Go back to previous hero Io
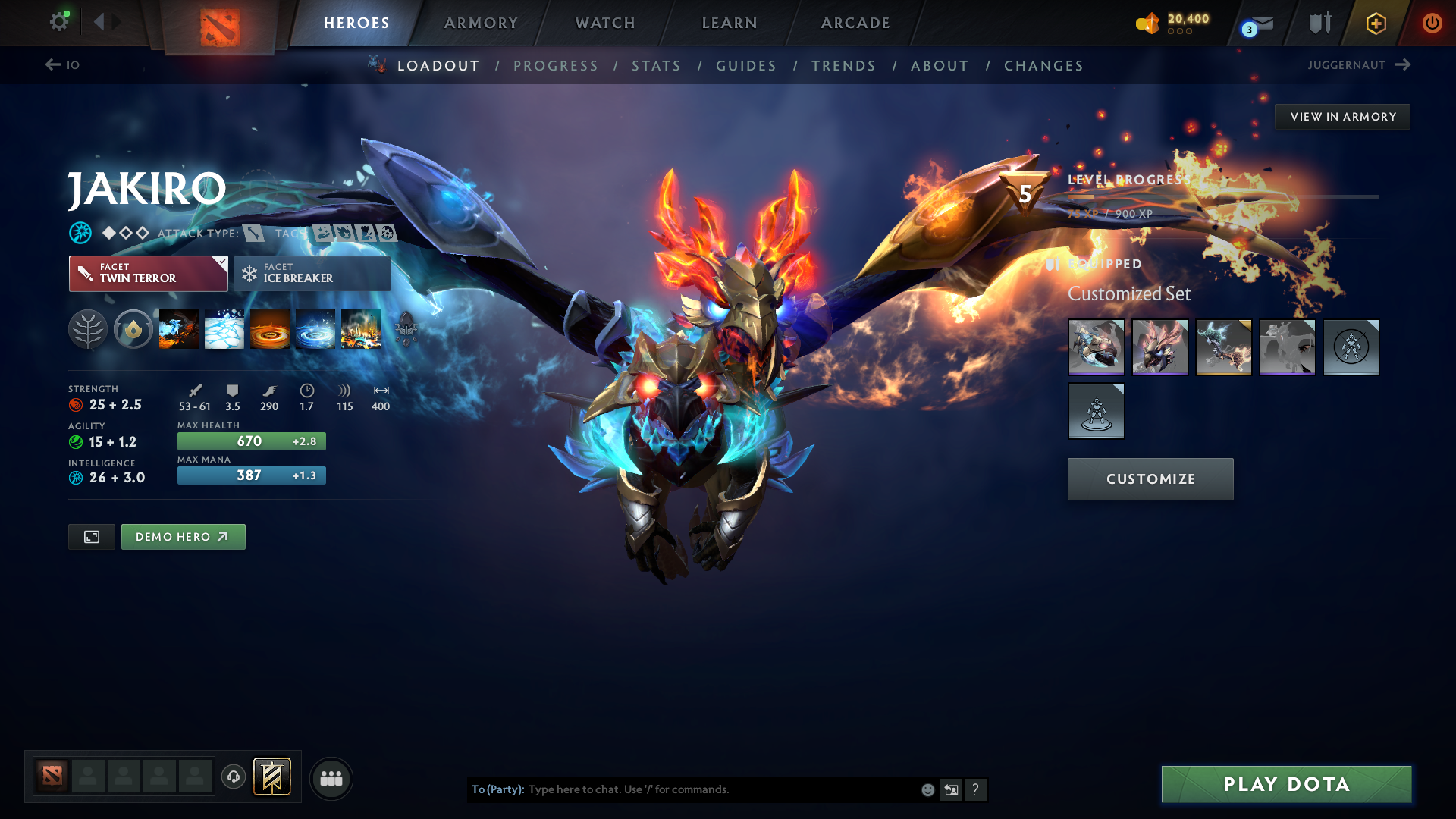Screen dimensions: 1456x819 62,65
